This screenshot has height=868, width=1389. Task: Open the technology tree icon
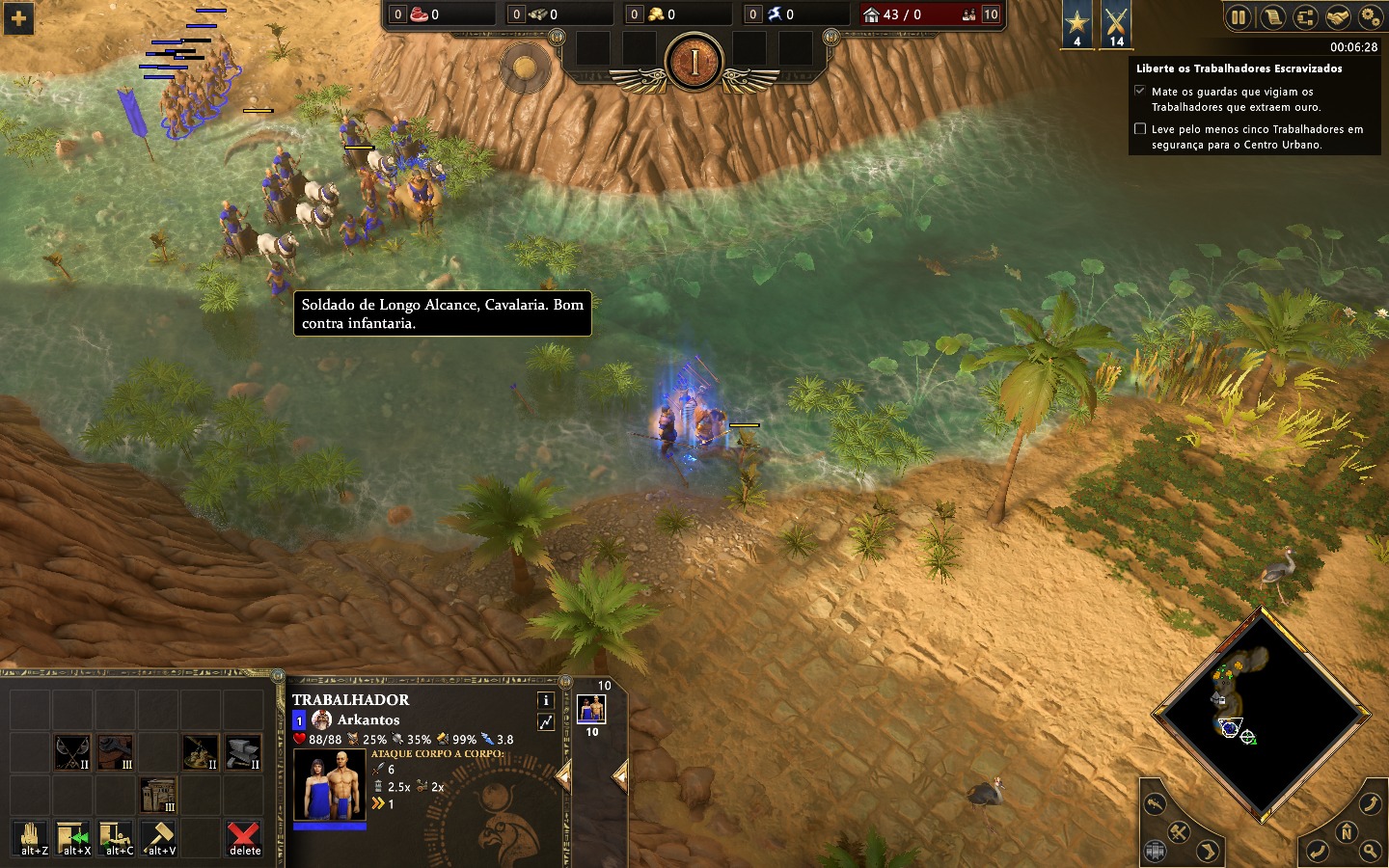pyautogui.click(x=1304, y=16)
